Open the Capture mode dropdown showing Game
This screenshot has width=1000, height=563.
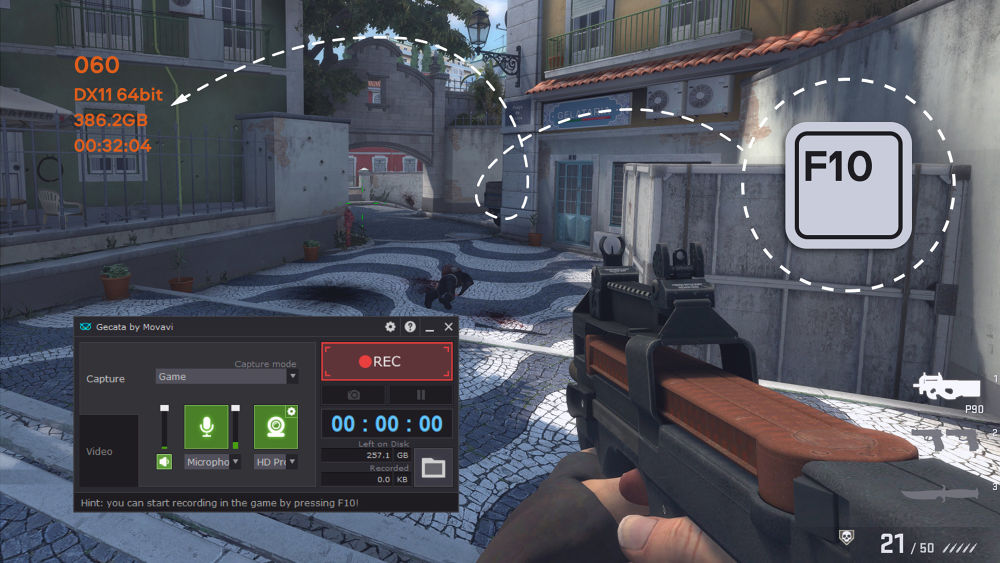[x=227, y=377]
